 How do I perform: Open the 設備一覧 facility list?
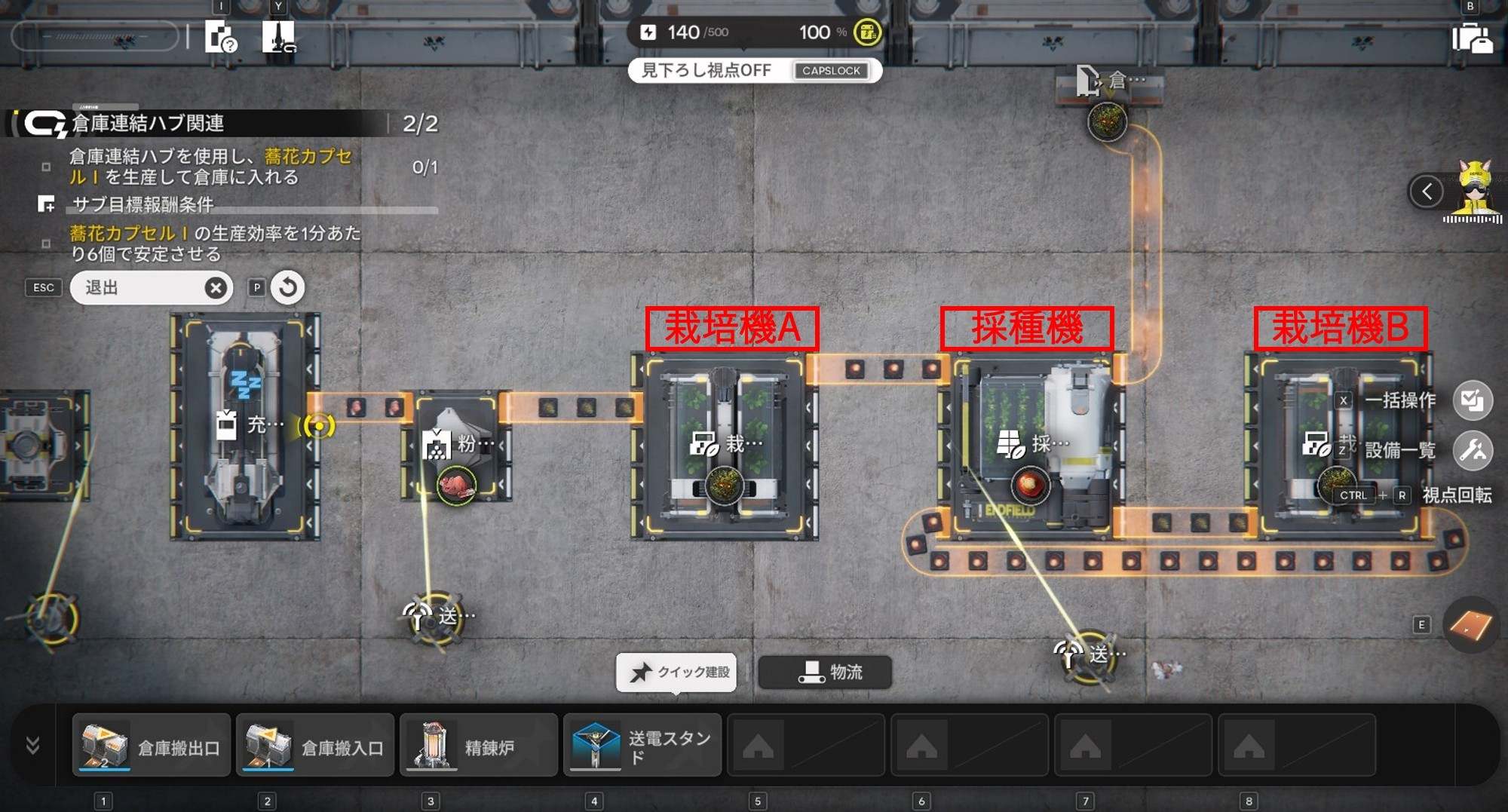click(x=1471, y=451)
